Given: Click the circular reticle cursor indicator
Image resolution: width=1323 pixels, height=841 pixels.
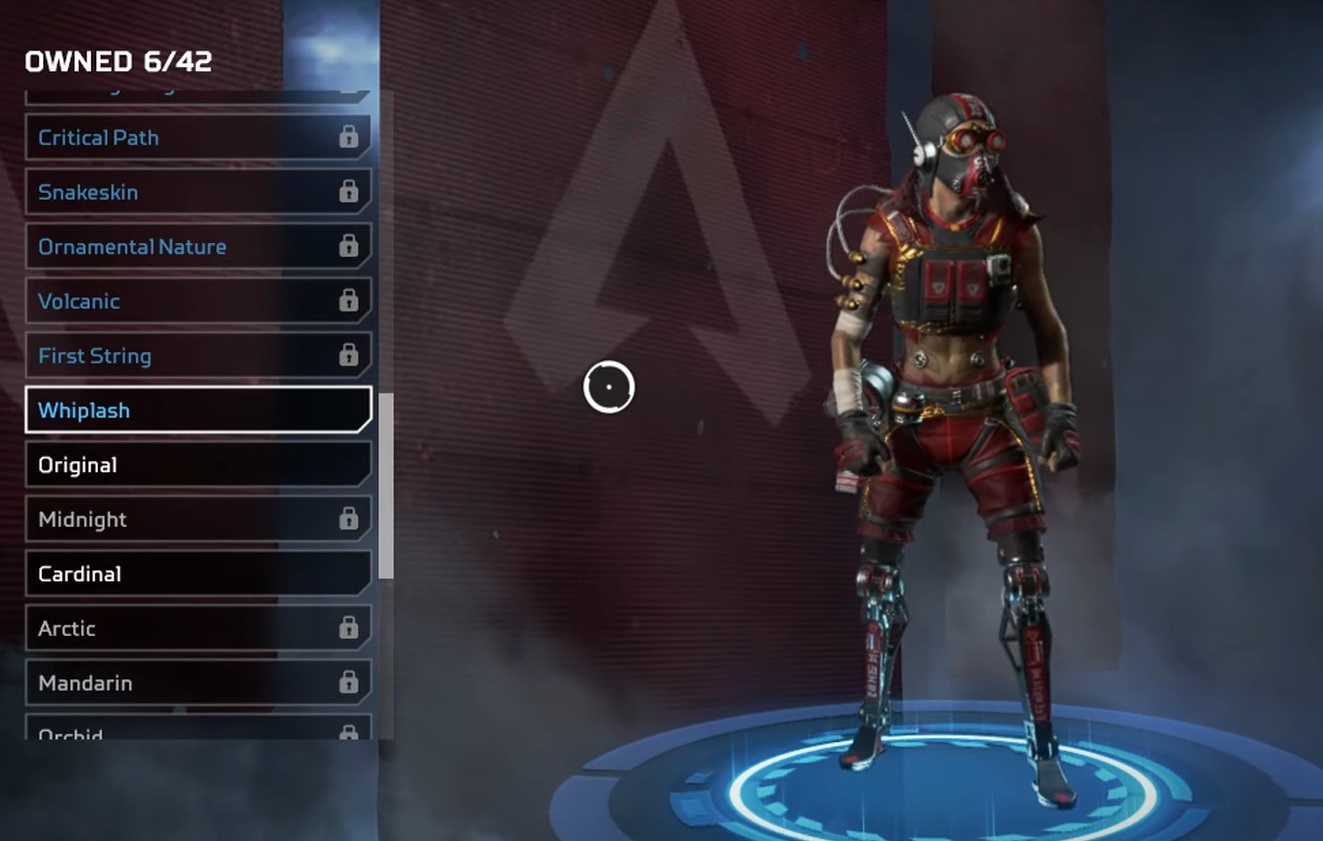Looking at the screenshot, I should [x=609, y=387].
